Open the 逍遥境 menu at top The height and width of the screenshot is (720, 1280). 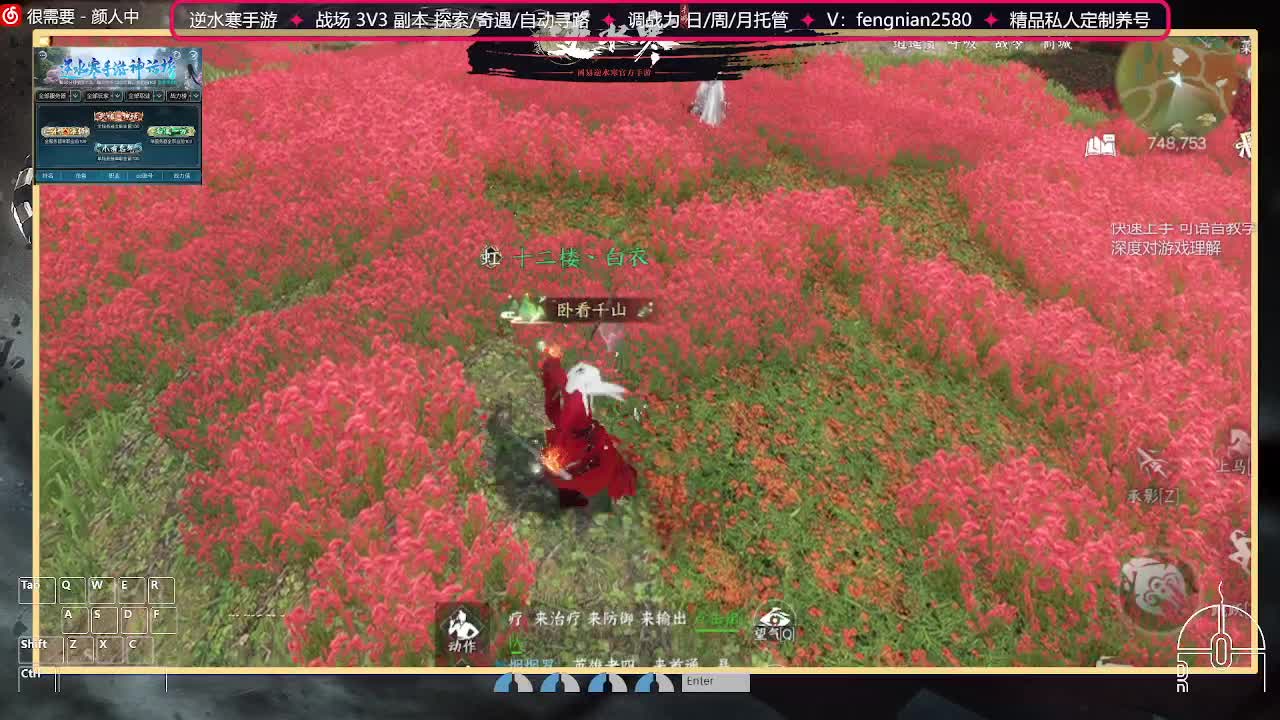click(x=914, y=45)
